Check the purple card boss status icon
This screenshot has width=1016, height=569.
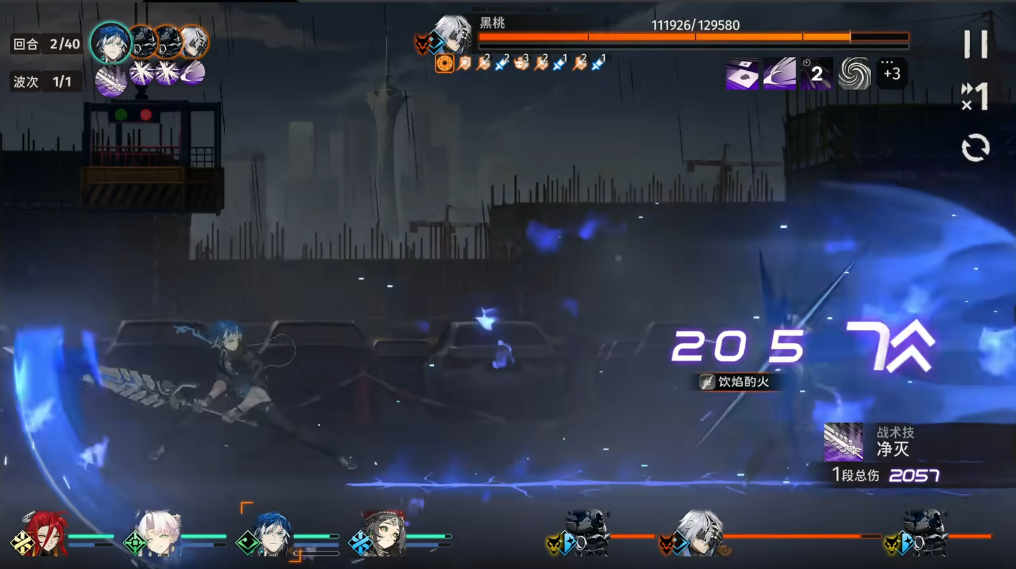pyautogui.click(x=742, y=73)
